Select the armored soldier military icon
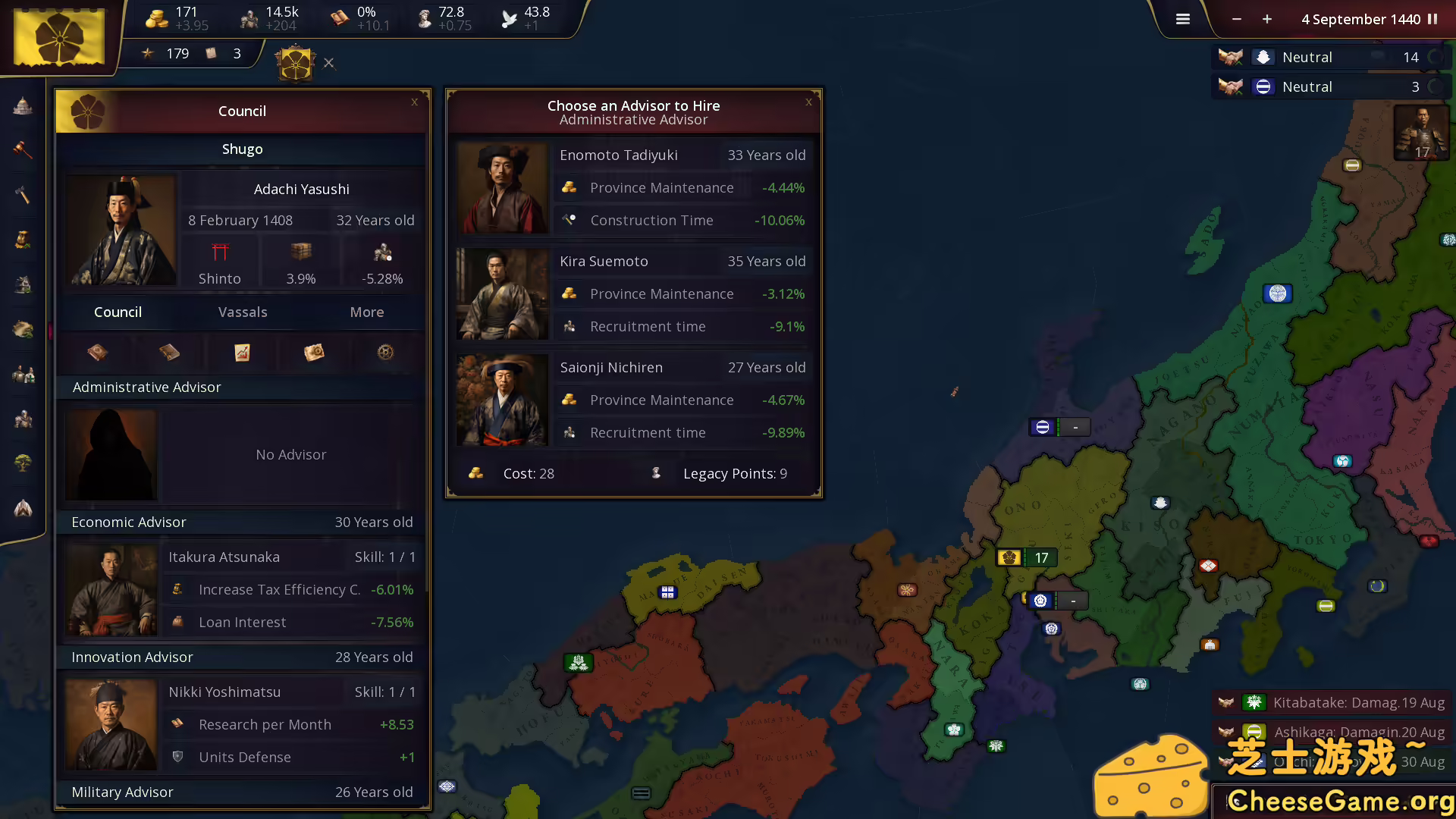 [x=22, y=419]
